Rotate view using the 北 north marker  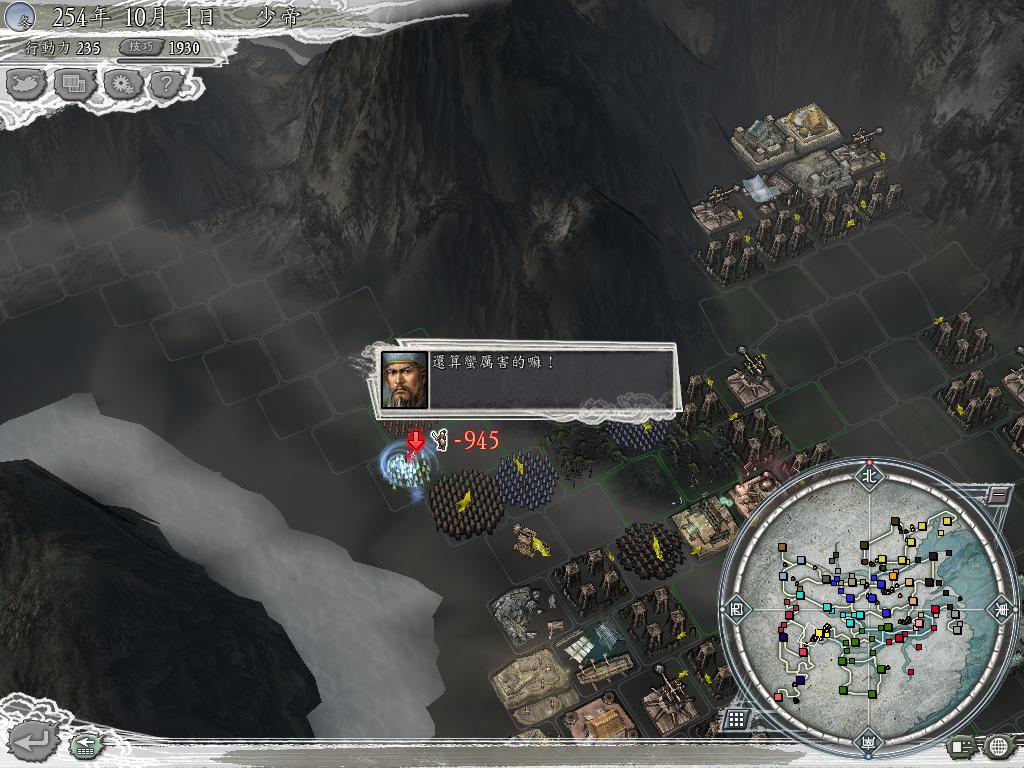click(x=868, y=475)
